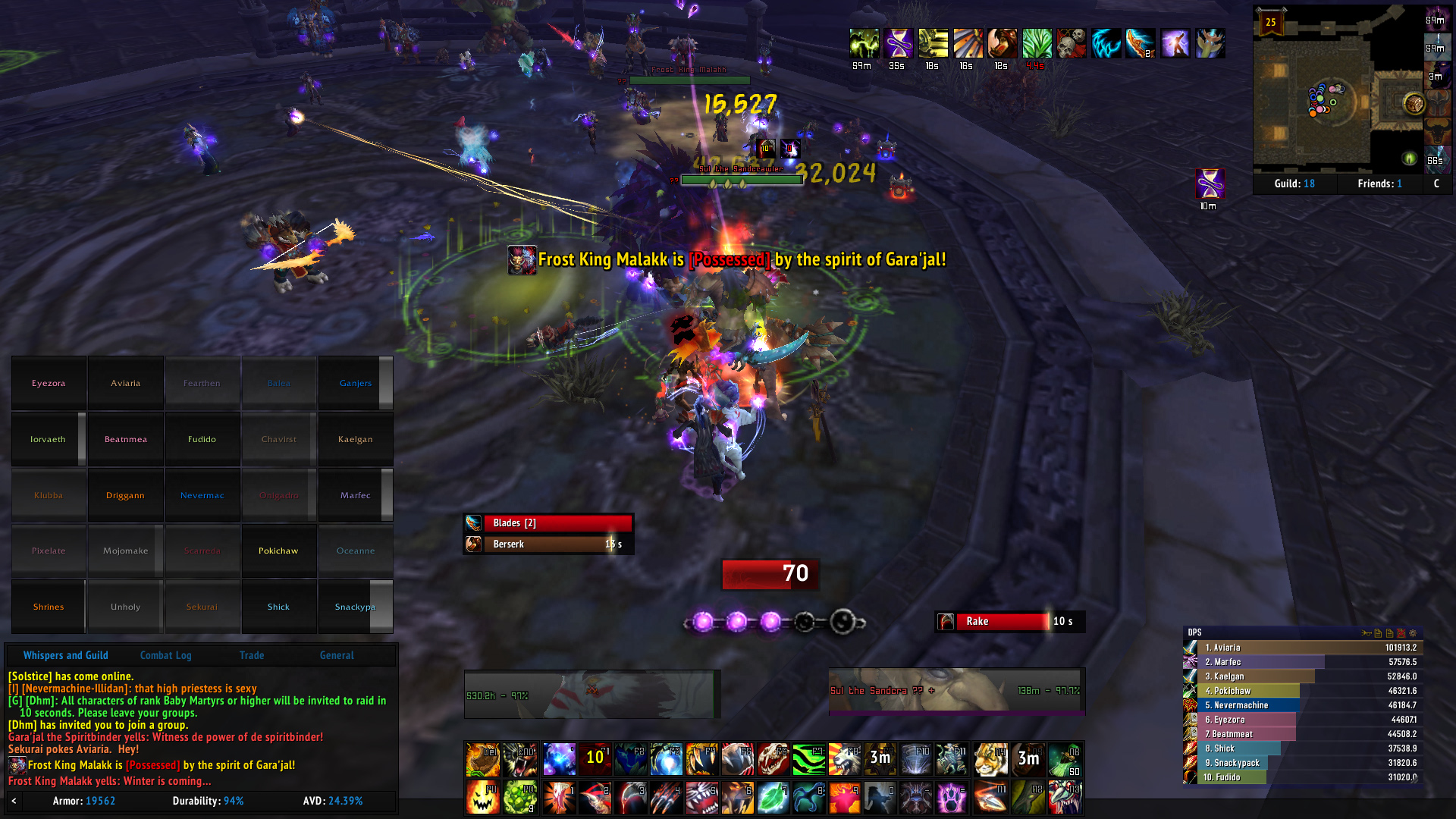Reset the DPS meter with the red X
The width and height of the screenshot is (1456, 819).
(1401, 632)
